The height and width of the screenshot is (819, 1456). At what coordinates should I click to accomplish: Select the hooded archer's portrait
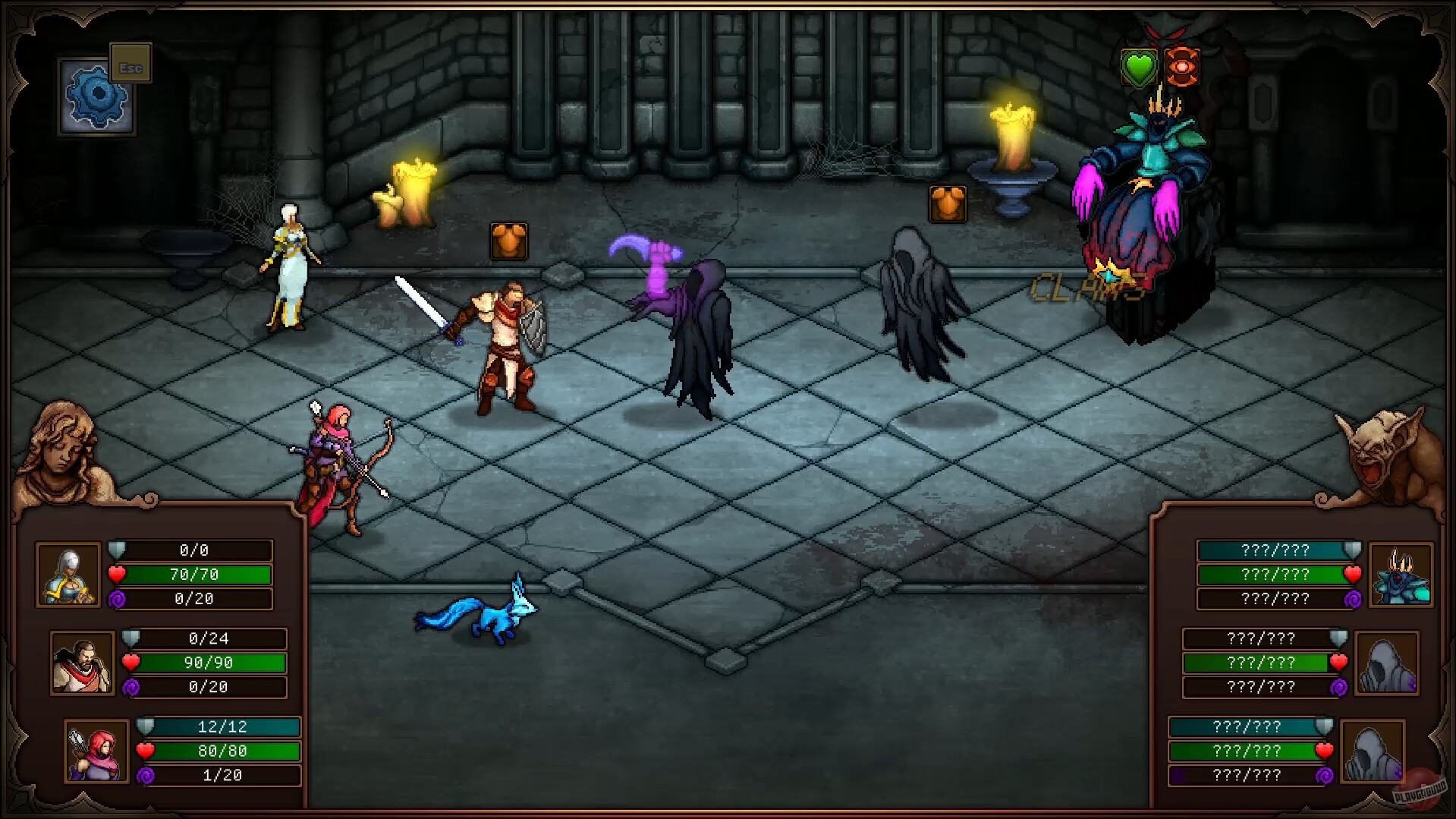click(x=96, y=751)
